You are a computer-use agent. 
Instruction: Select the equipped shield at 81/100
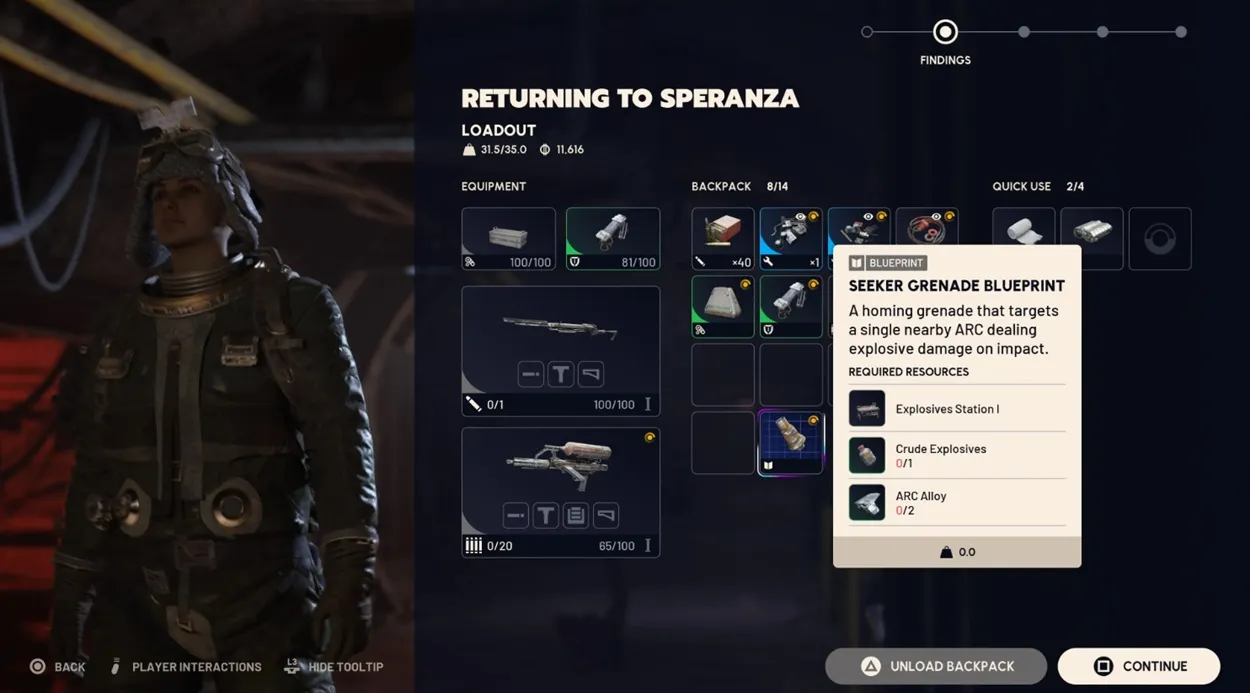tap(613, 239)
